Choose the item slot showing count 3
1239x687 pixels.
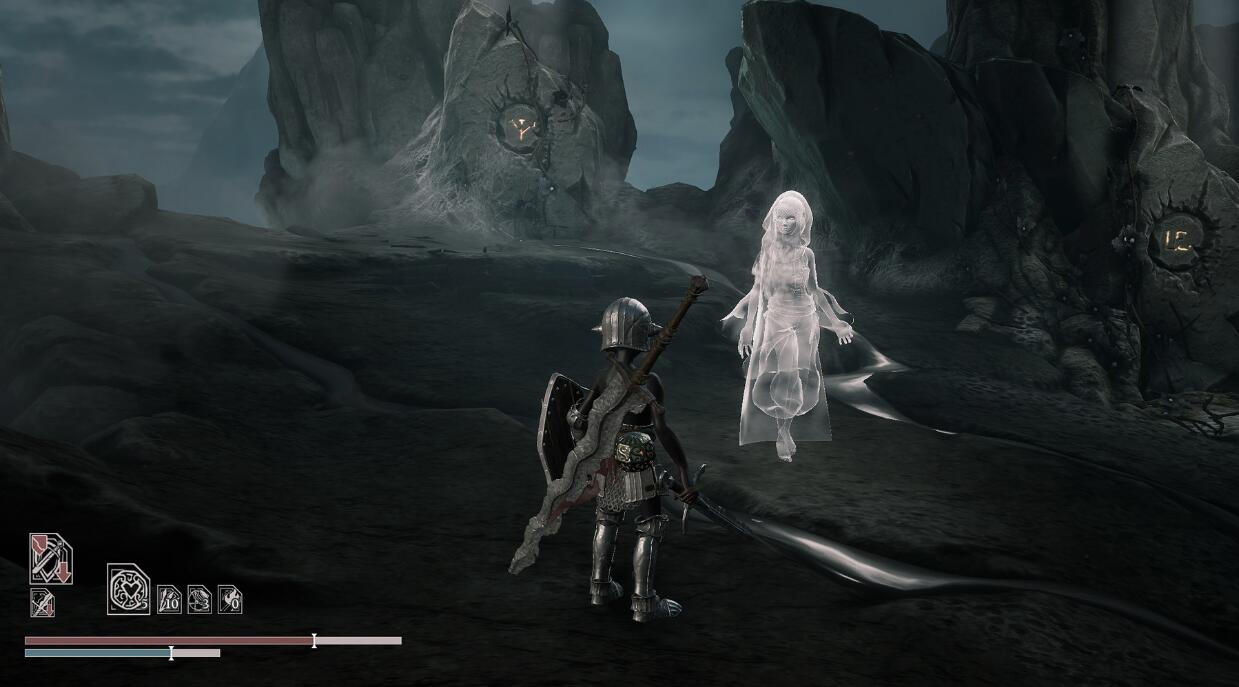(199, 599)
